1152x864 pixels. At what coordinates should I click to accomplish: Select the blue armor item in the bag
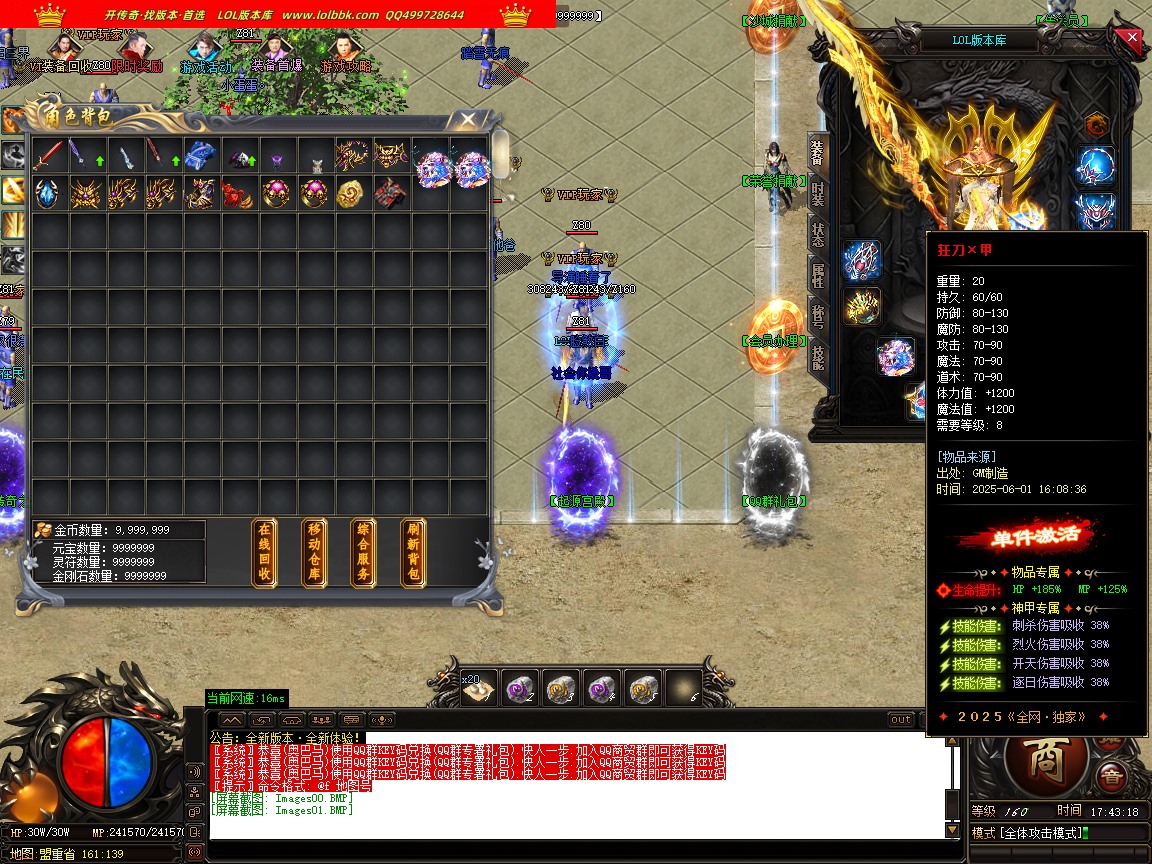coord(200,155)
